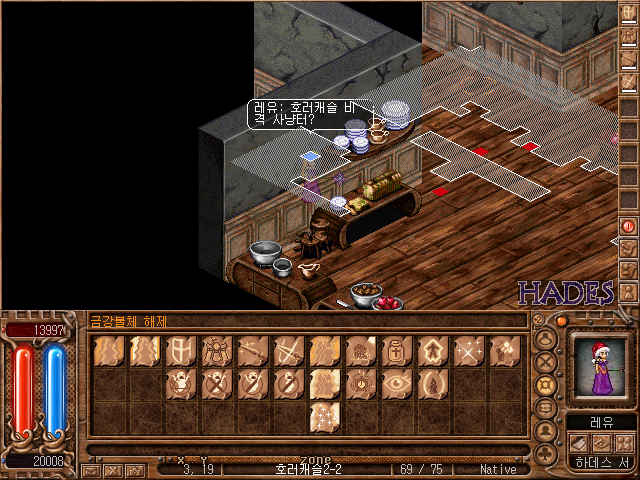Select the spider skill scroll
The width and height of the screenshot is (640, 480).
[216, 351]
